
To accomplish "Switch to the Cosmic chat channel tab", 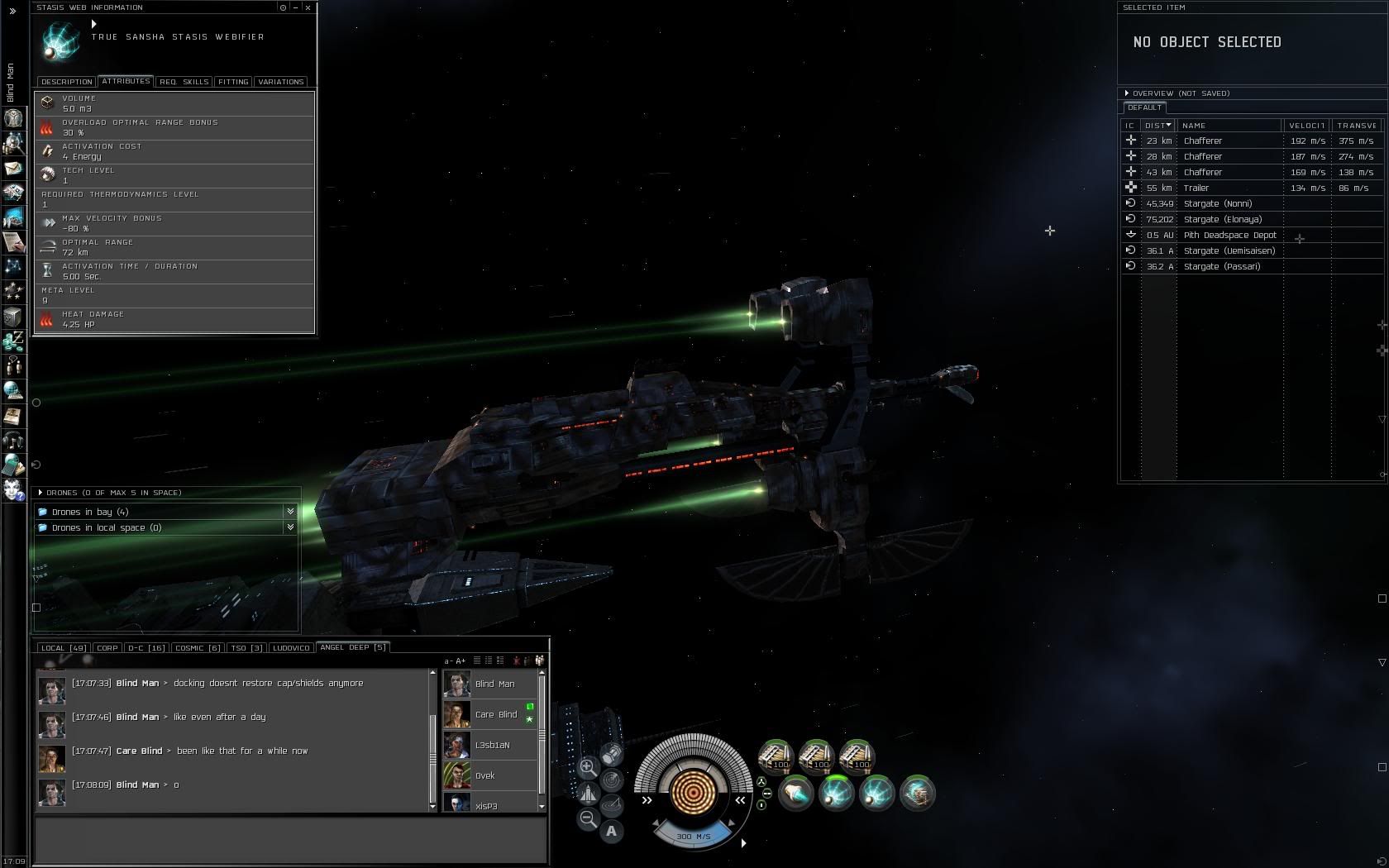I will pos(198,648).
